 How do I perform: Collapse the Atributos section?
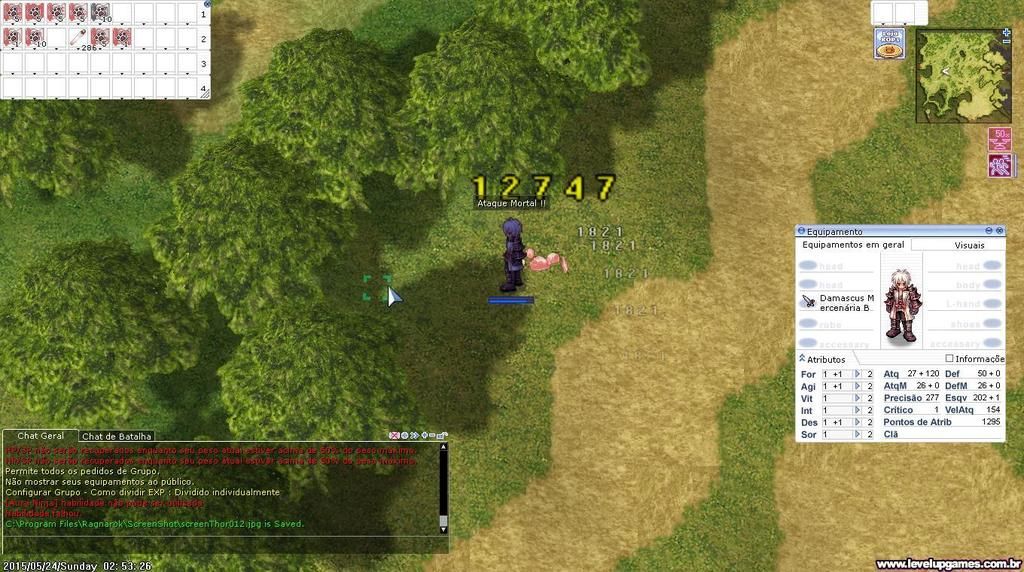pyautogui.click(x=802, y=359)
